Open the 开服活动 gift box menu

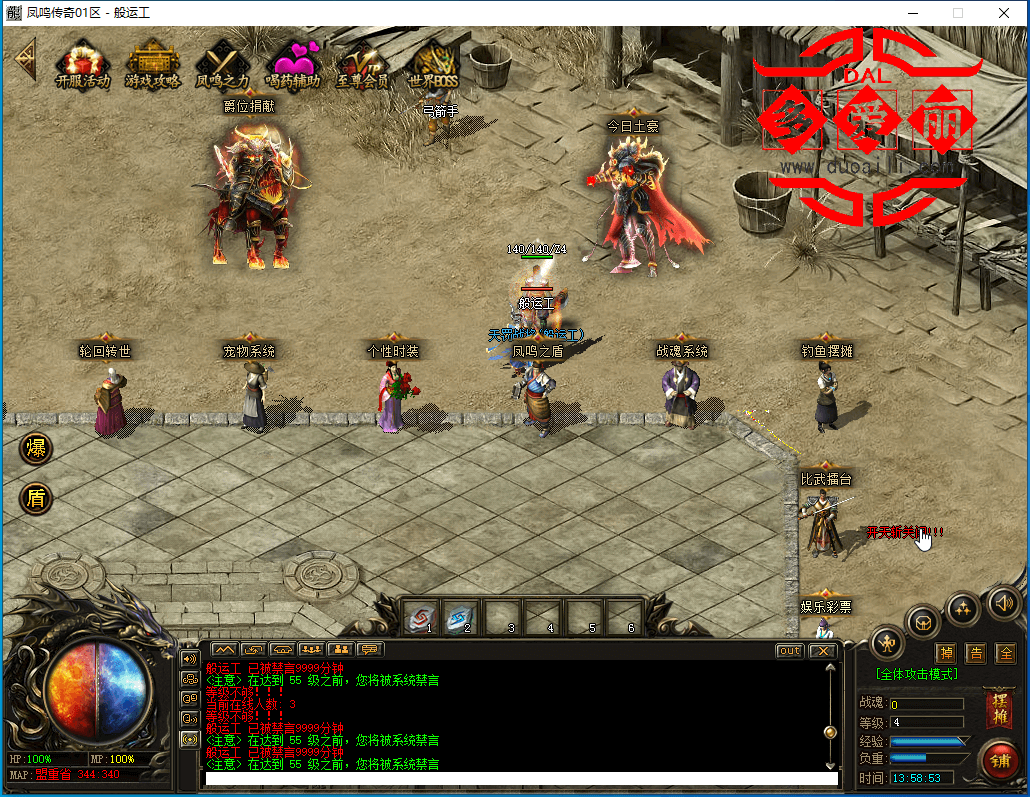pyautogui.click(x=82, y=63)
